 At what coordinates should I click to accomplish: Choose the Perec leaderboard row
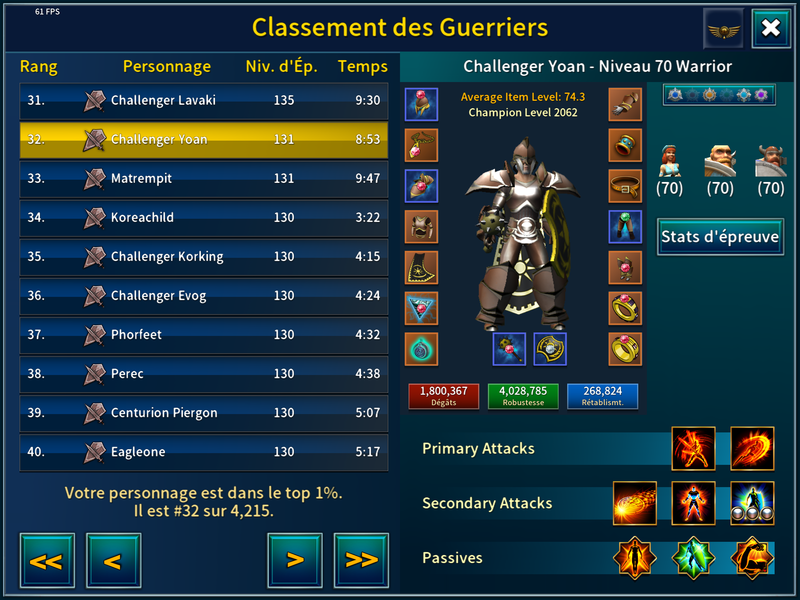(x=204, y=373)
